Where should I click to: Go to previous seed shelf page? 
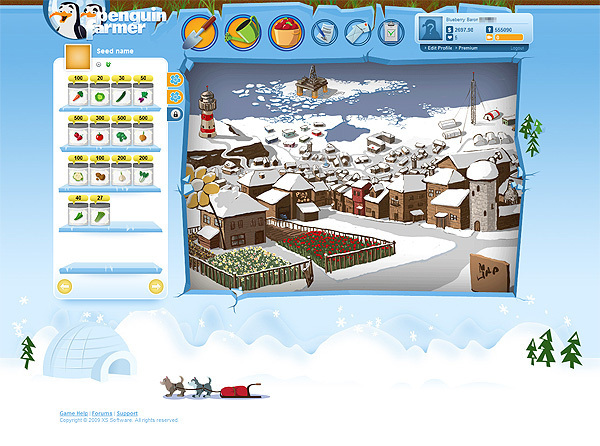(x=66, y=287)
